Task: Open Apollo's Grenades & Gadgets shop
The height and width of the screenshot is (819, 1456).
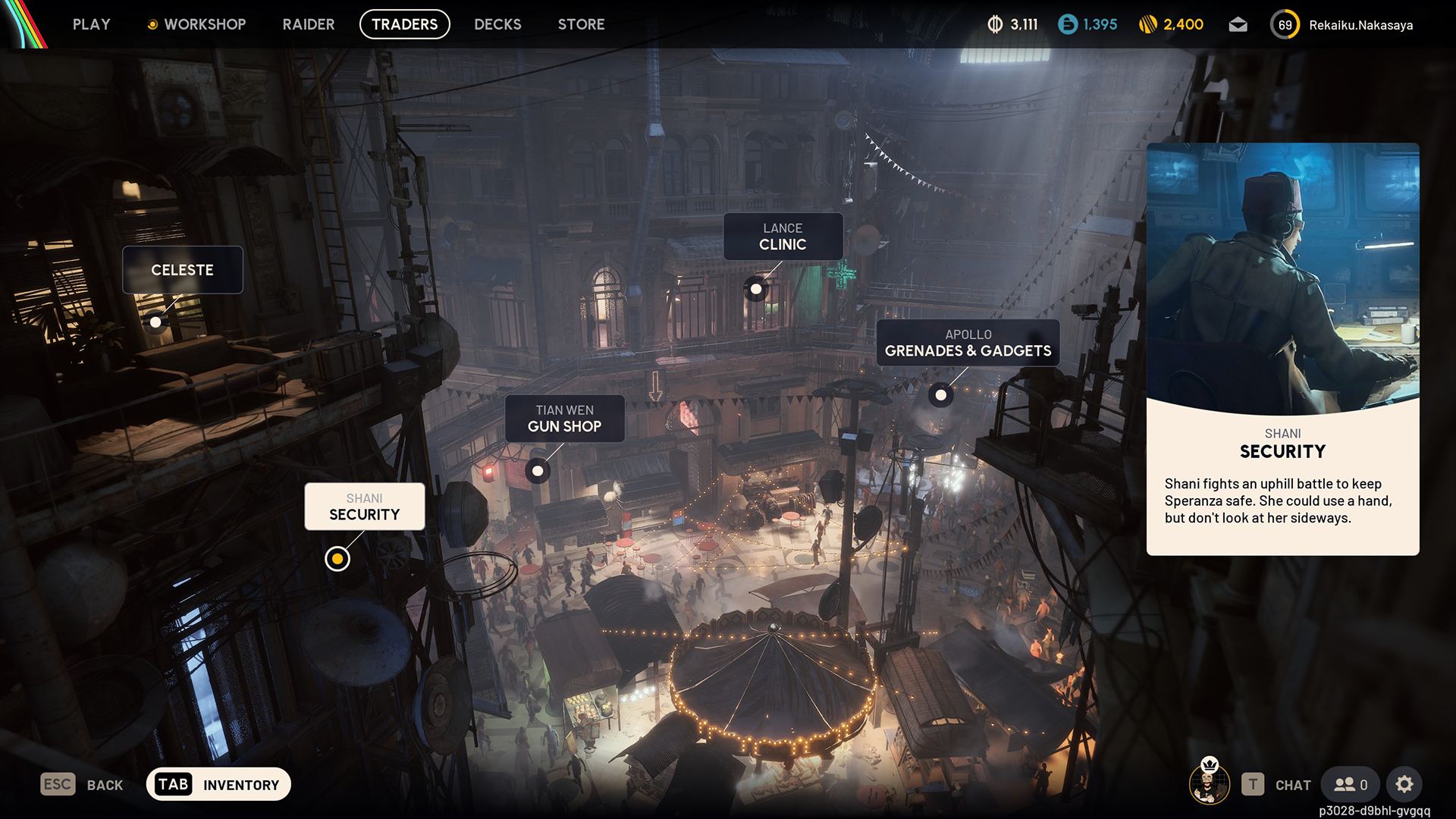Action: 968,343
